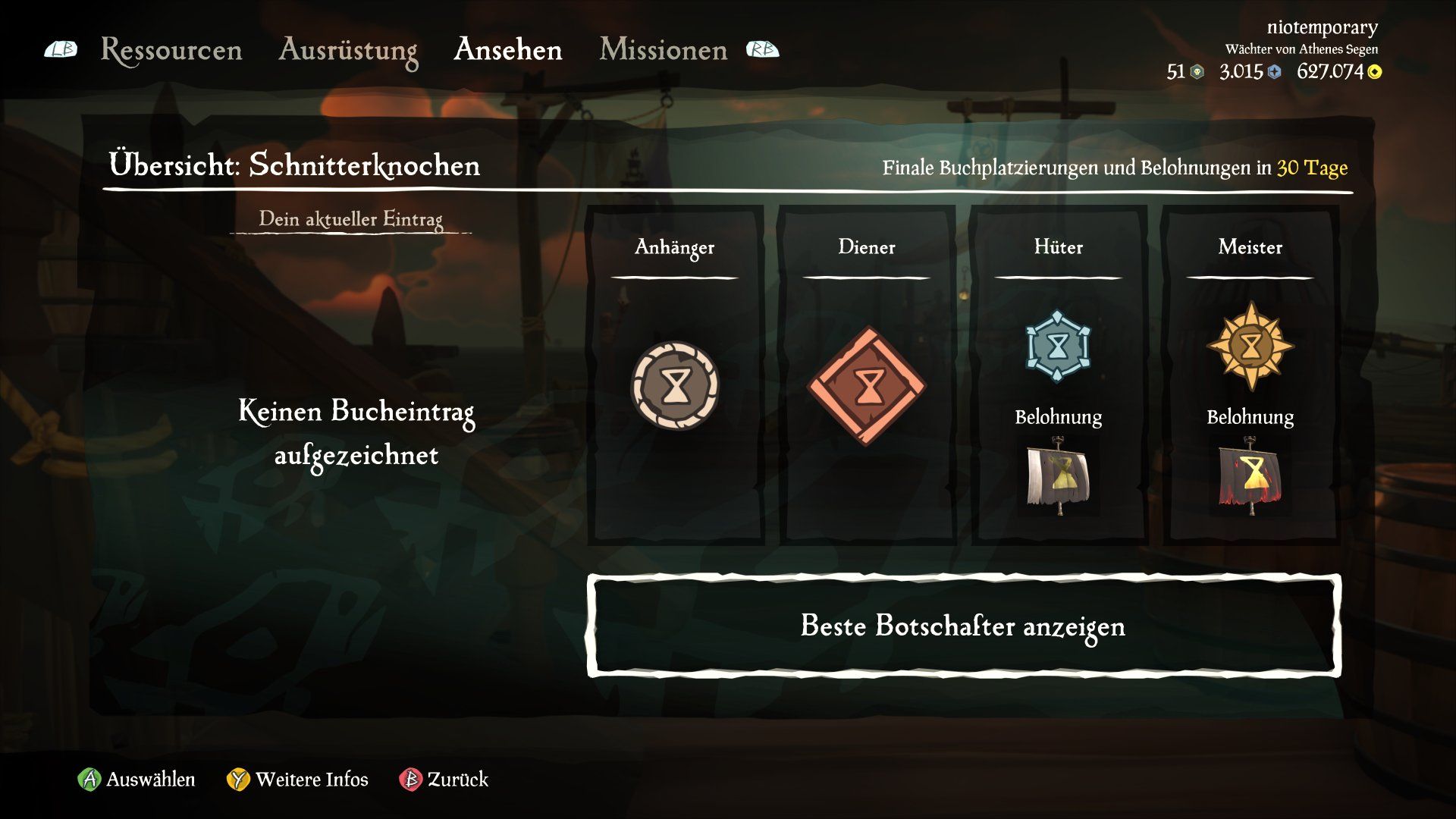Go to the Missionen tab
Viewport: 1456px width, 819px height.
click(x=664, y=50)
